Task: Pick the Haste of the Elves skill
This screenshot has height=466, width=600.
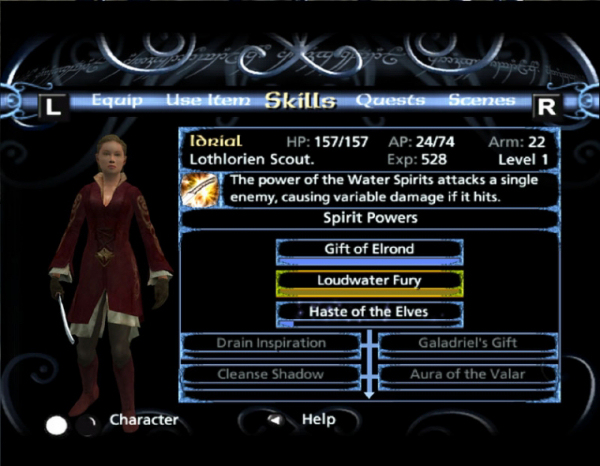Action: tap(369, 312)
